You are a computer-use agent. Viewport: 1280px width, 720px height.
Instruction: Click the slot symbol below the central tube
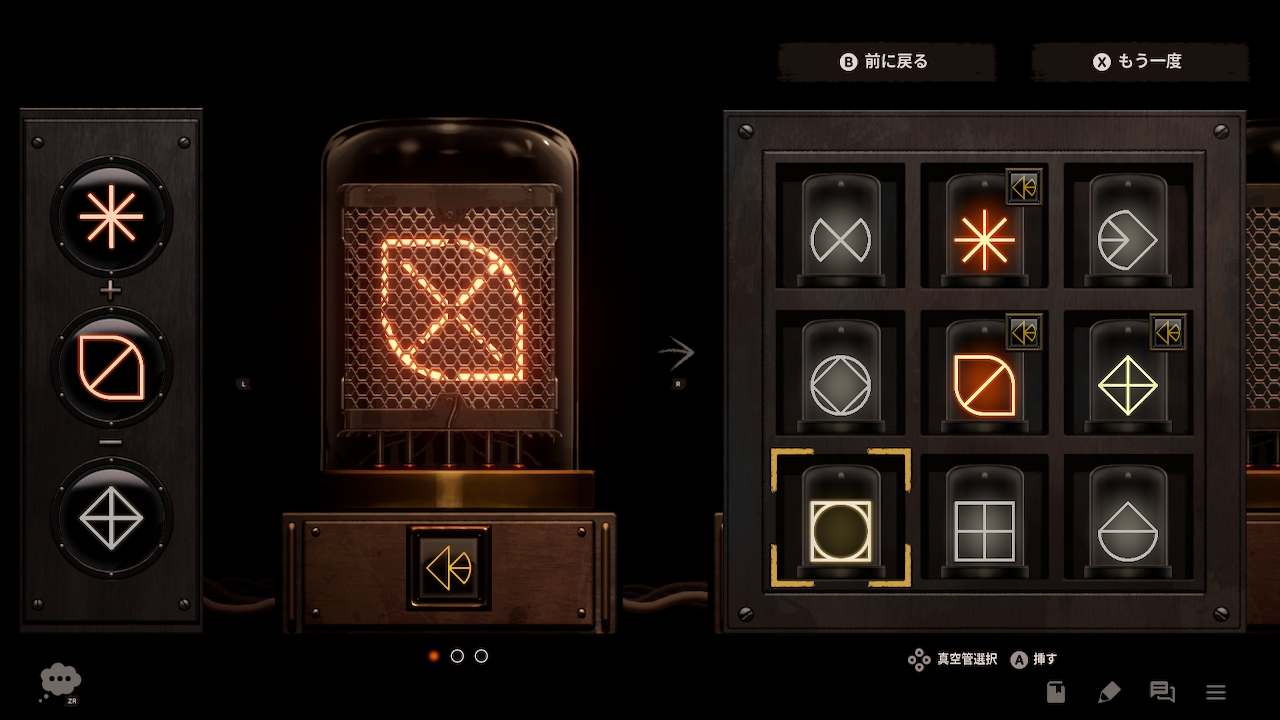(449, 568)
